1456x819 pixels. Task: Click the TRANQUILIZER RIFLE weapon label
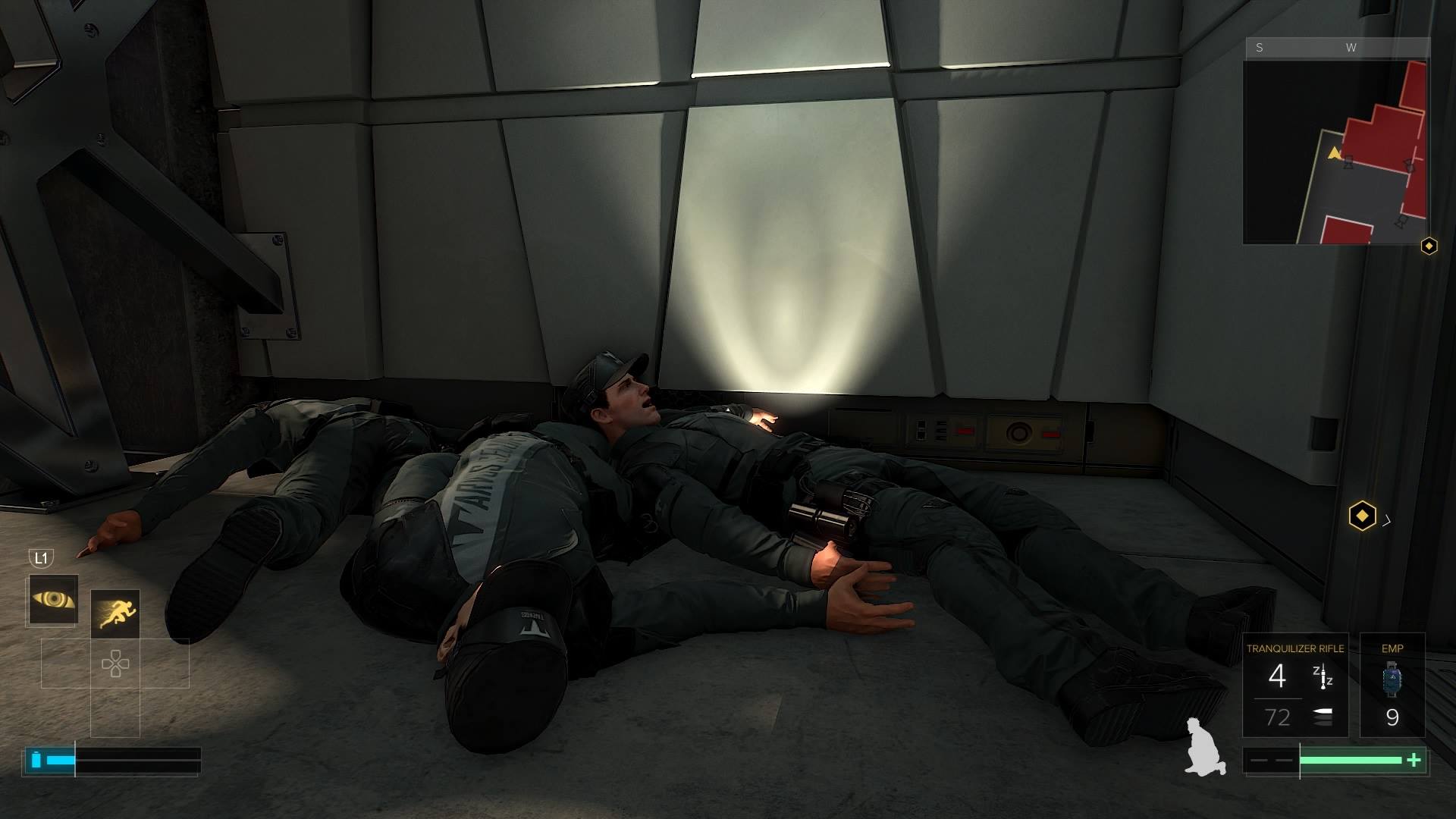[x=1295, y=648]
